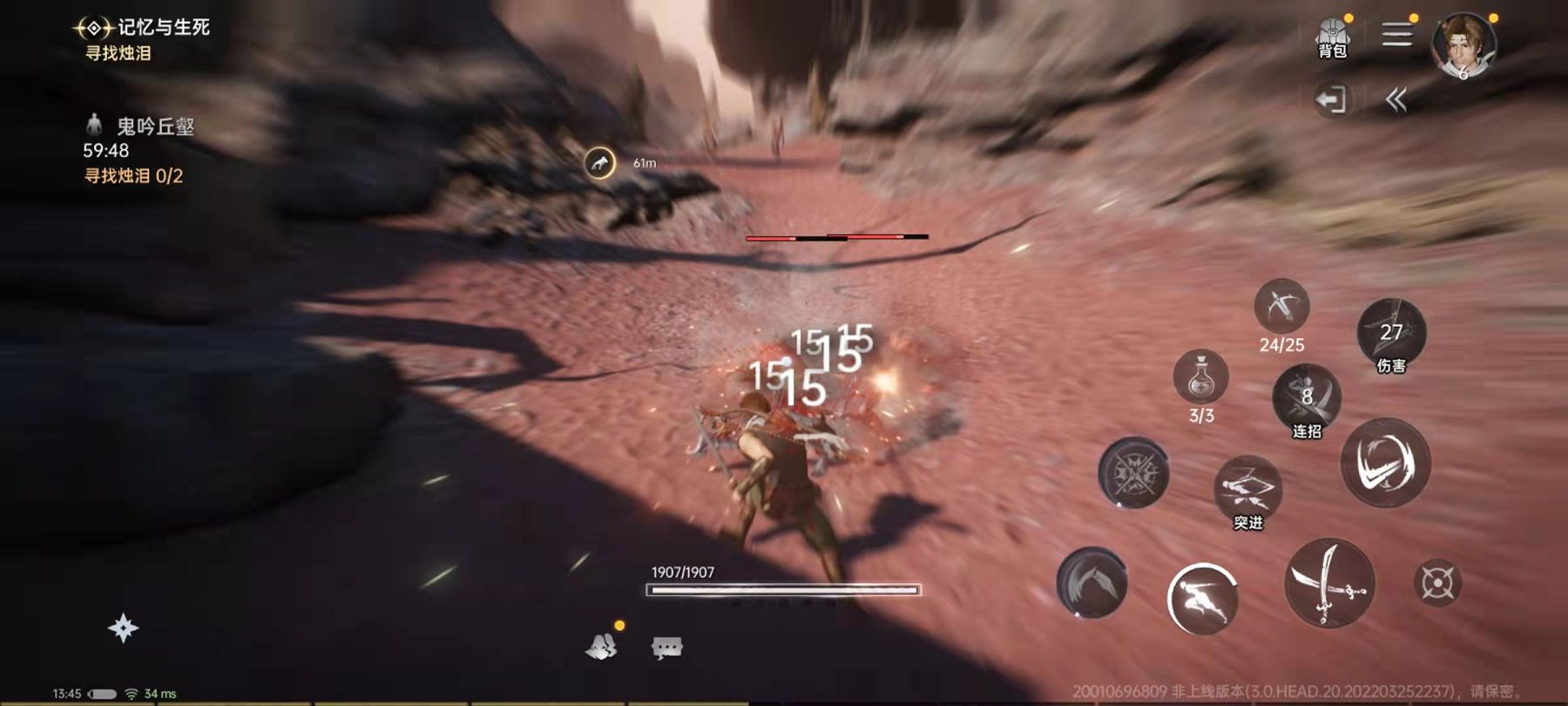Viewport: 1568px width, 706px height.
Task: Toggle the crosshair target lock
Action: coord(1437,583)
